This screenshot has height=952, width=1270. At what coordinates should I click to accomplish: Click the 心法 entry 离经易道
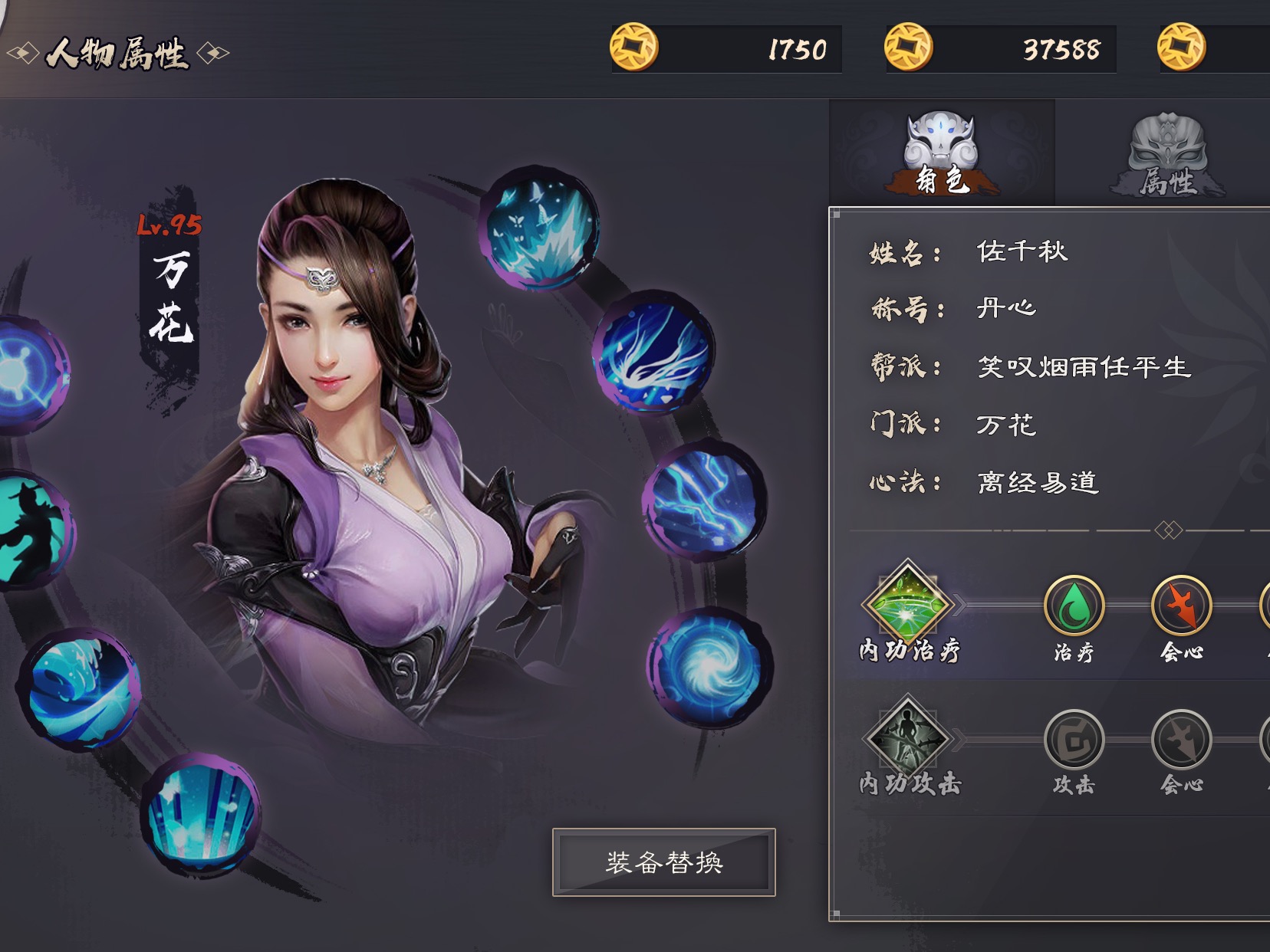coord(1039,483)
